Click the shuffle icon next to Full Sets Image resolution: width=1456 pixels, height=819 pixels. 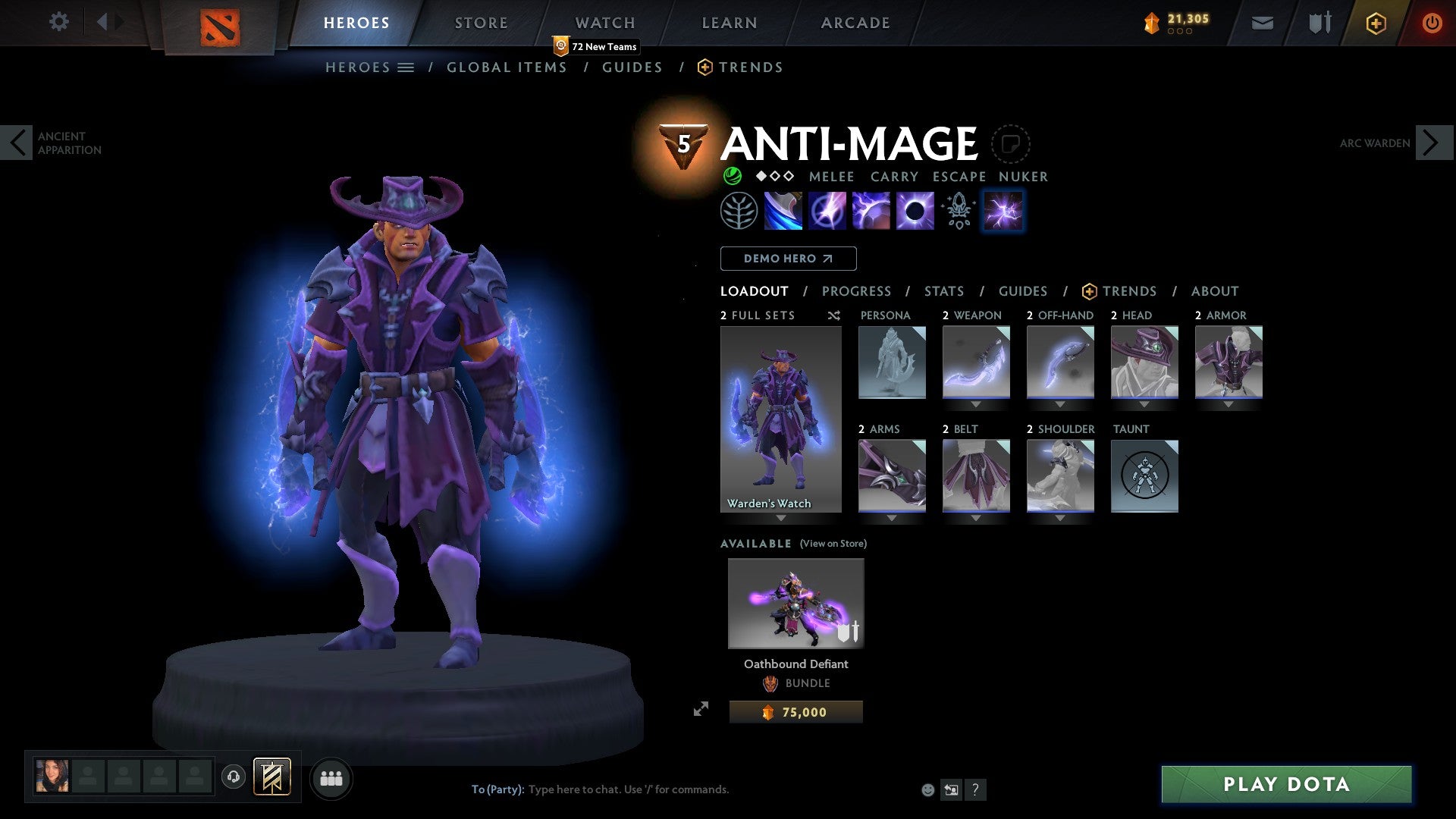click(833, 315)
